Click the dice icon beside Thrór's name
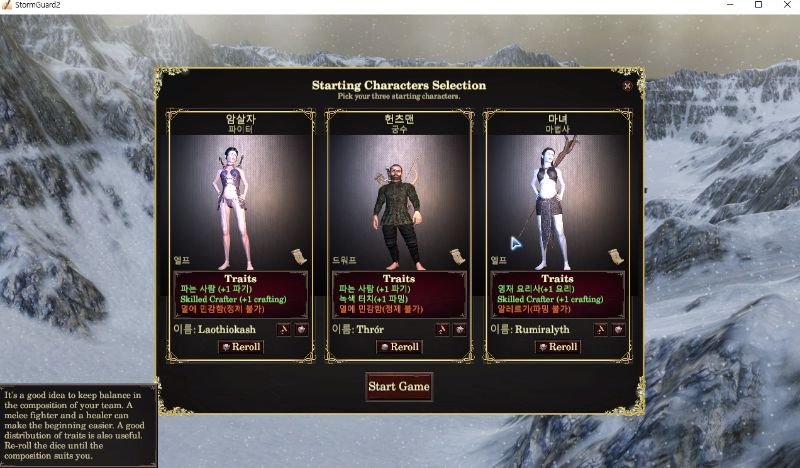The width and height of the screenshot is (800, 468). pyautogui.click(x=459, y=329)
